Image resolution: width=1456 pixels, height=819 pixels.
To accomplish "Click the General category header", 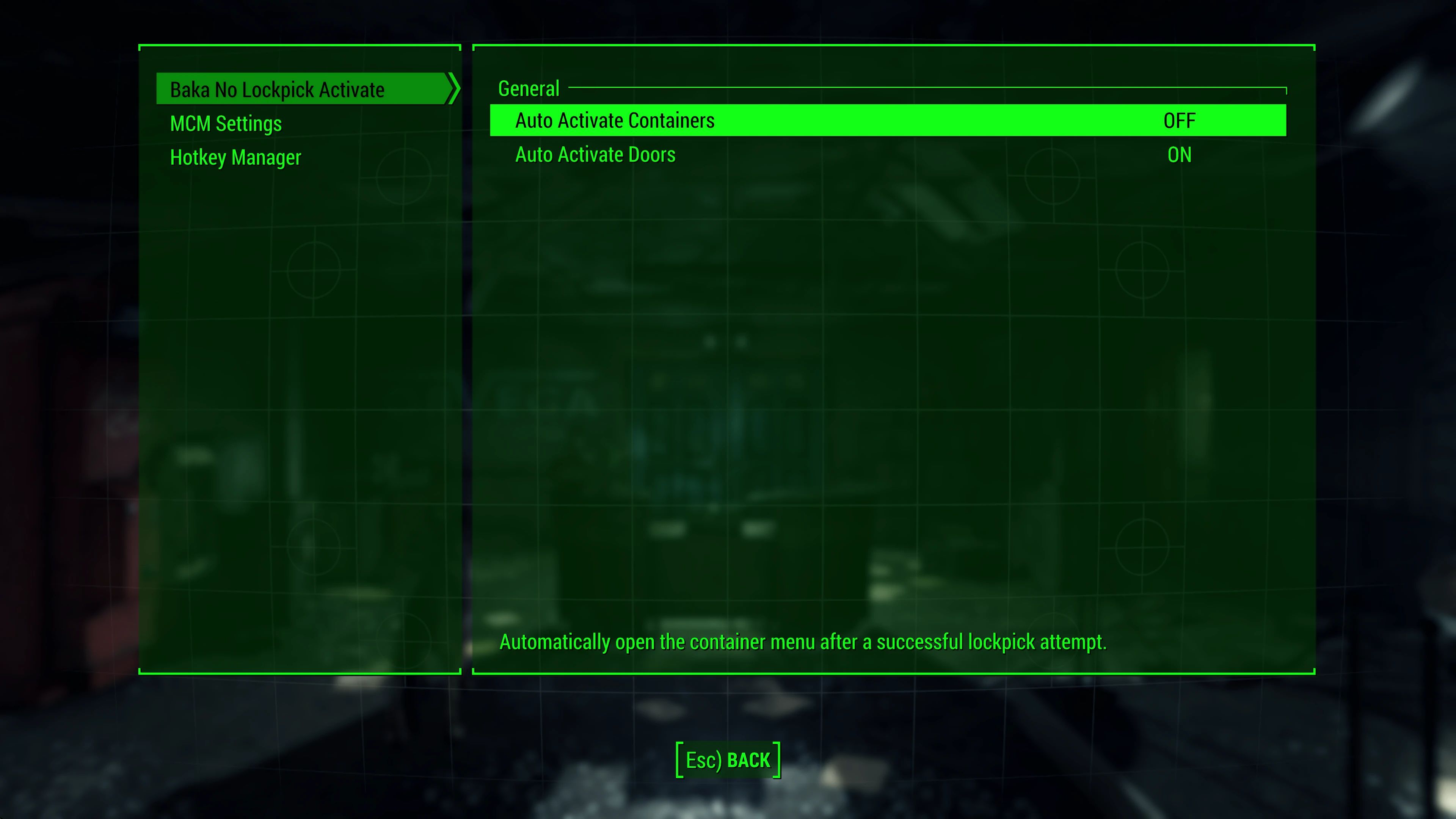I will pos(529,88).
